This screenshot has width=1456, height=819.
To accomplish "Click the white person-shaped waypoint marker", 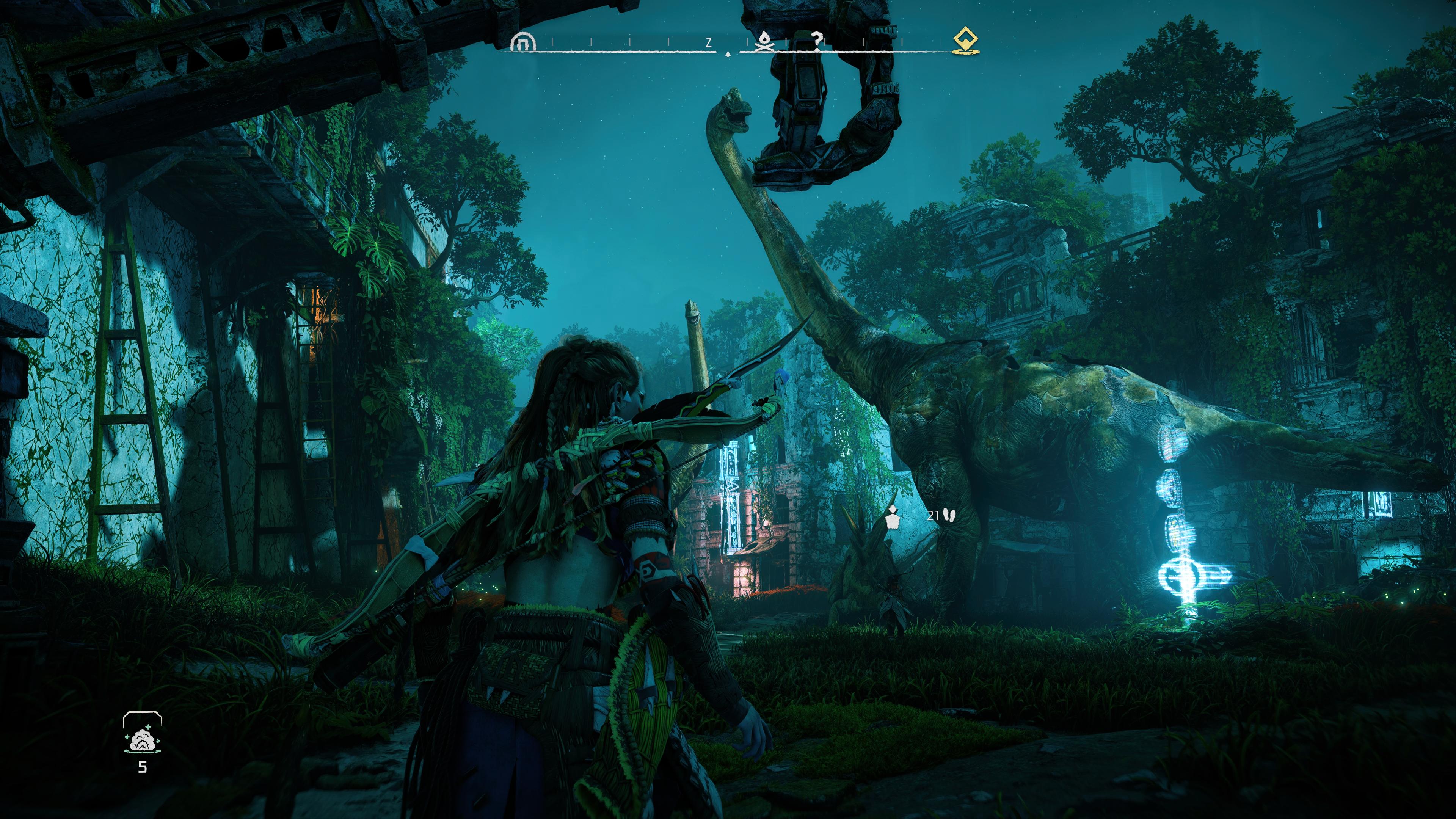I will pos(893,517).
